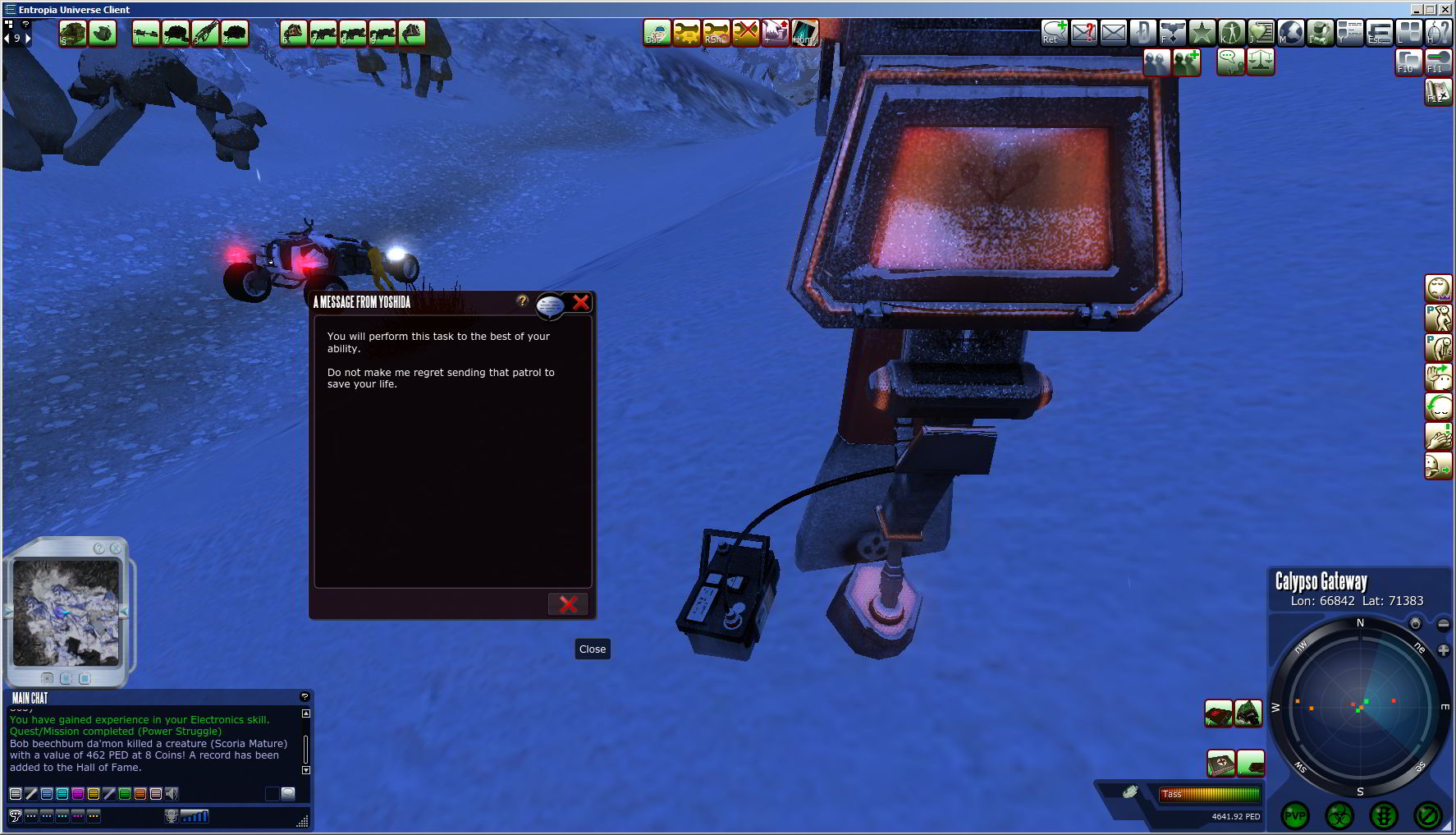Open the star icon in top toolbar
This screenshot has height=835, width=1456.
click(x=1202, y=33)
